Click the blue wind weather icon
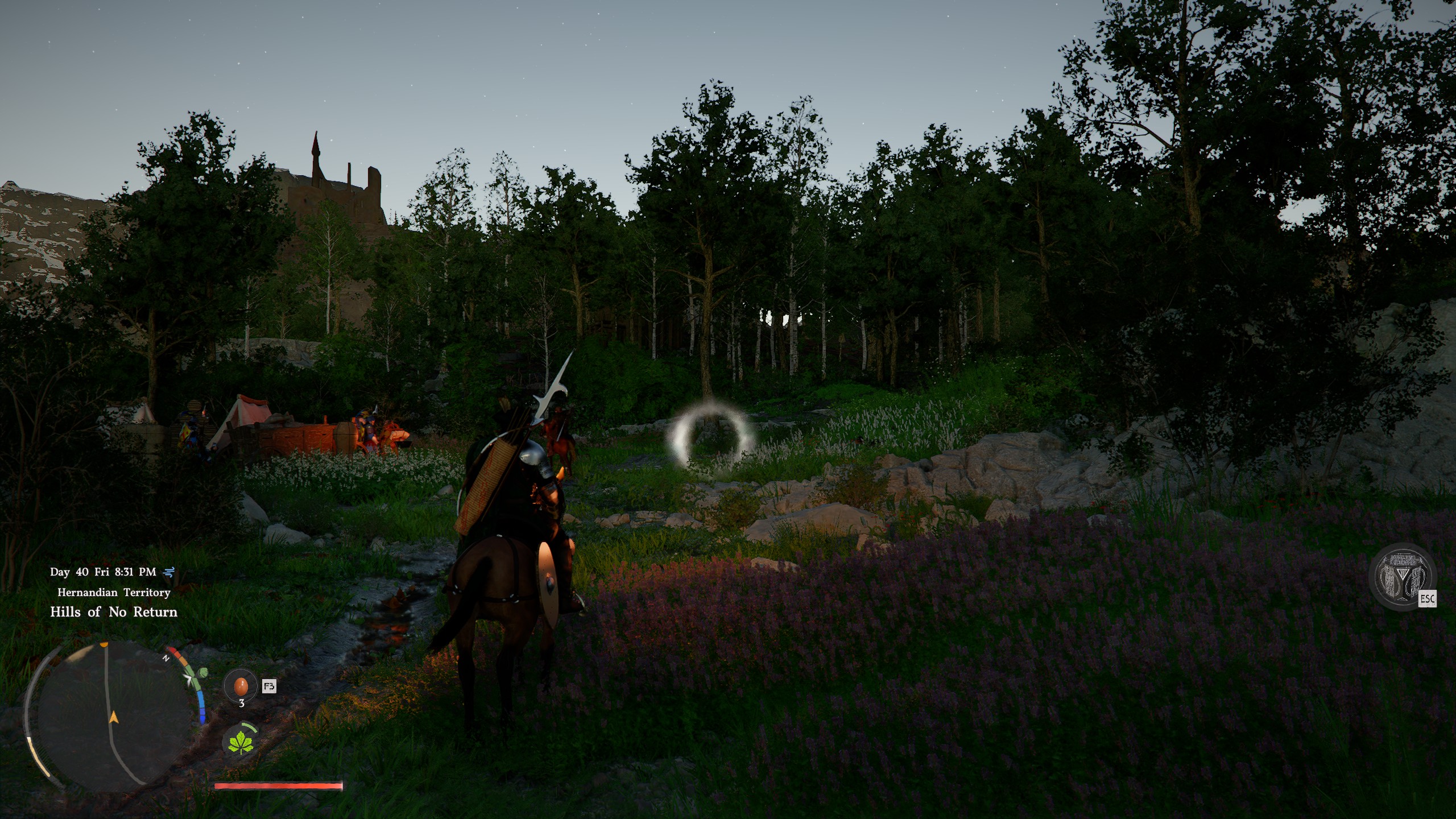Screen dimensions: 1456x819 [169, 572]
